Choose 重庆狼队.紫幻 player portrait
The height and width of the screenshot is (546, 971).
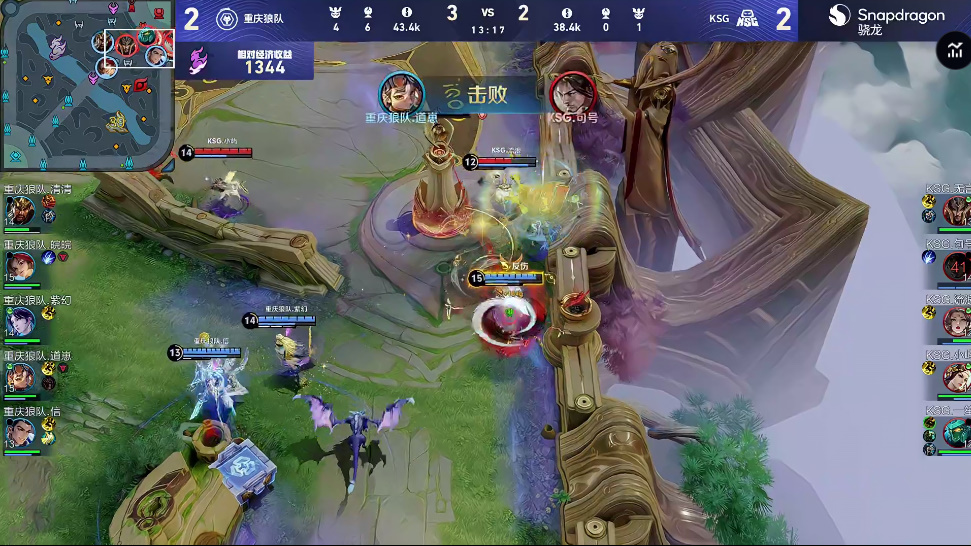(x=20, y=320)
